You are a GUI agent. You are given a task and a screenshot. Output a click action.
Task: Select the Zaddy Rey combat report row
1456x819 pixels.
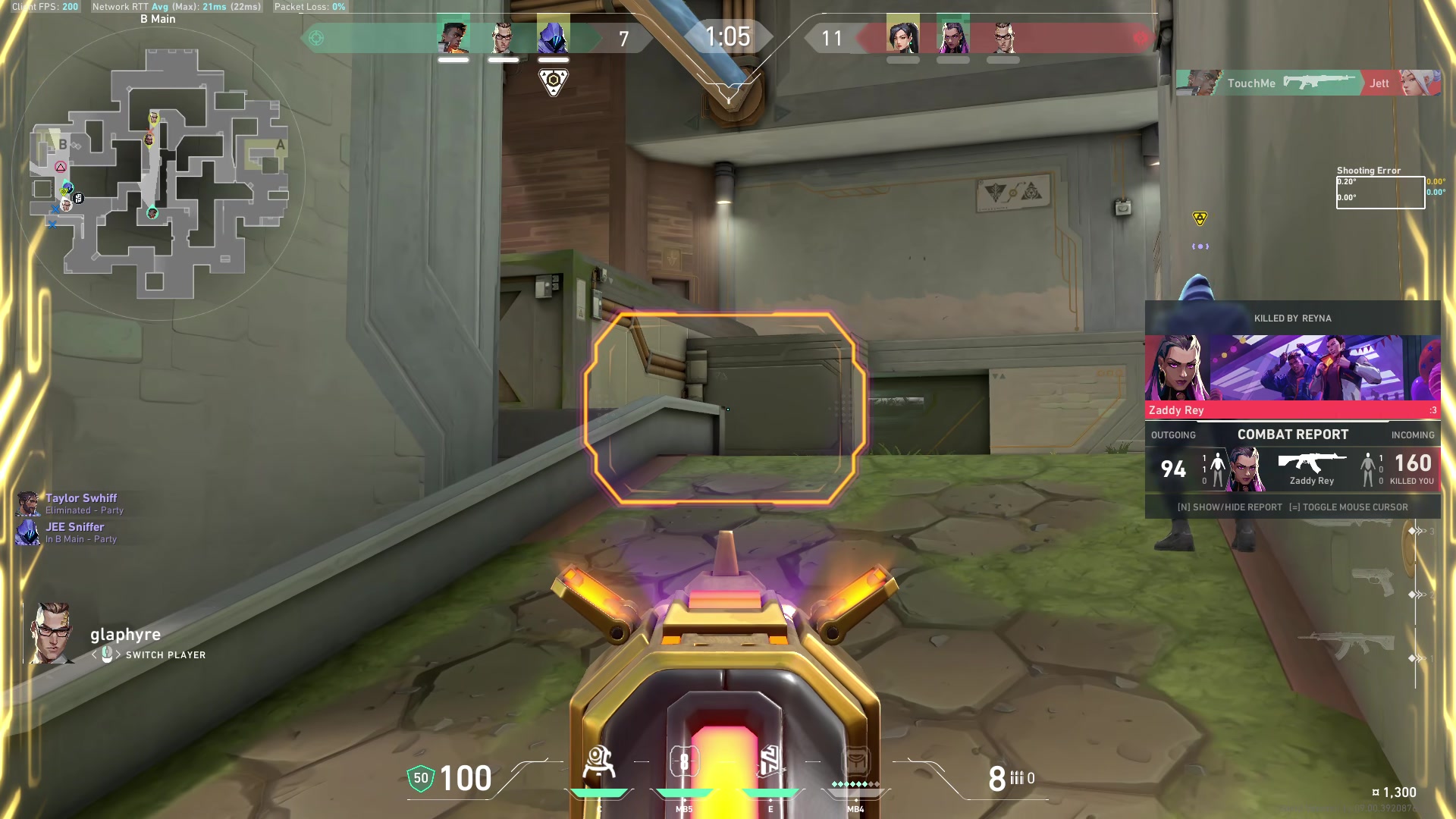click(x=1292, y=469)
